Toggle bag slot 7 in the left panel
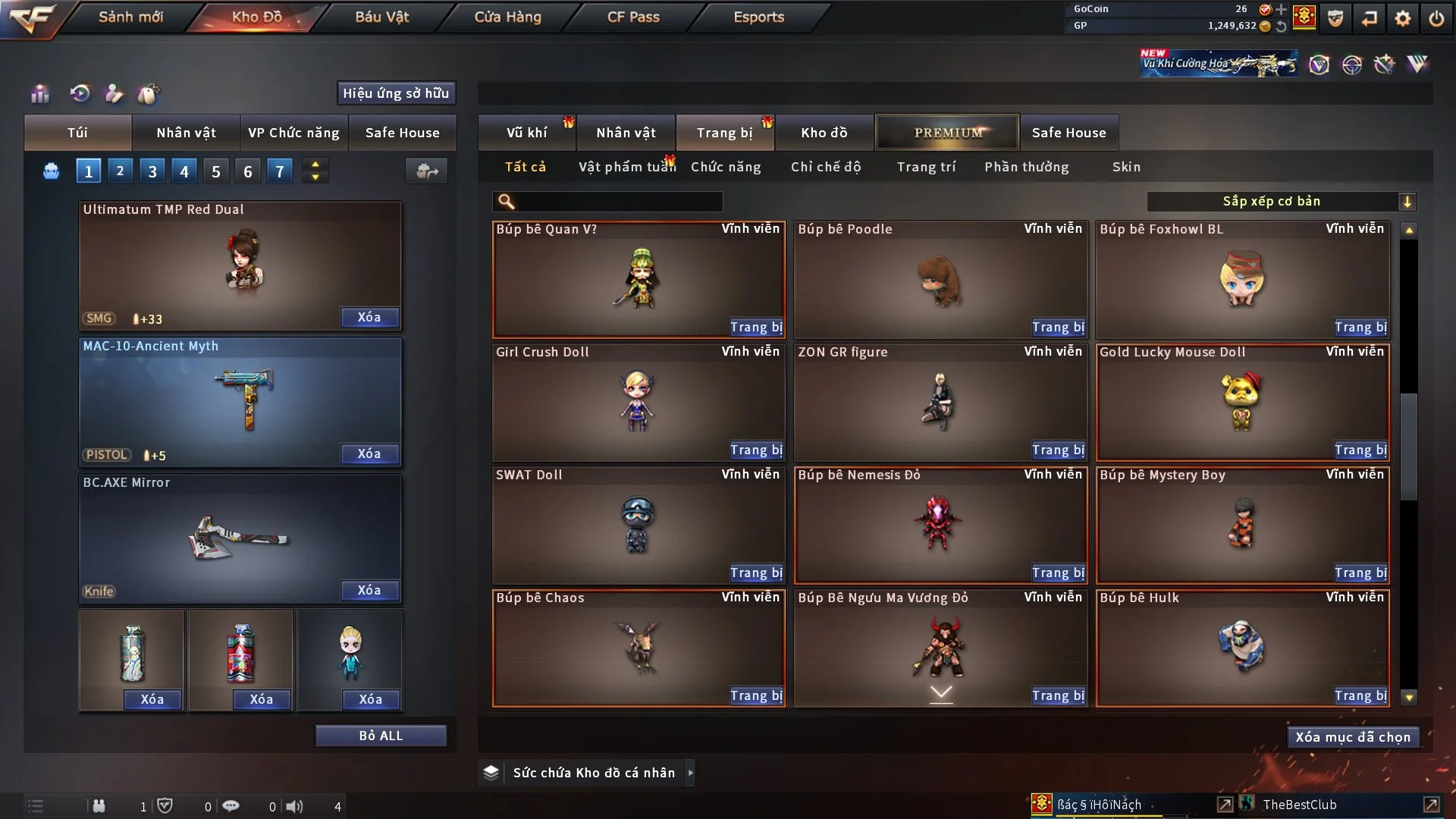 (279, 171)
